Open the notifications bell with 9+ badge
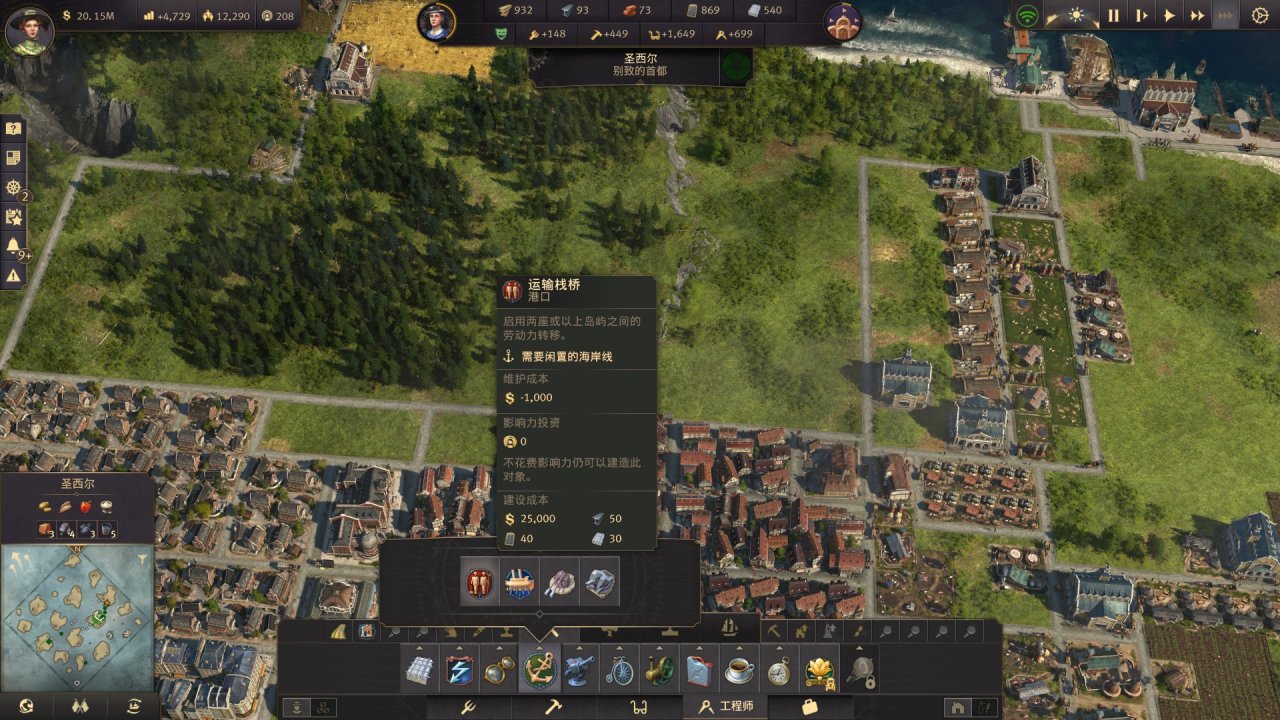This screenshot has width=1280, height=720. click(14, 246)
